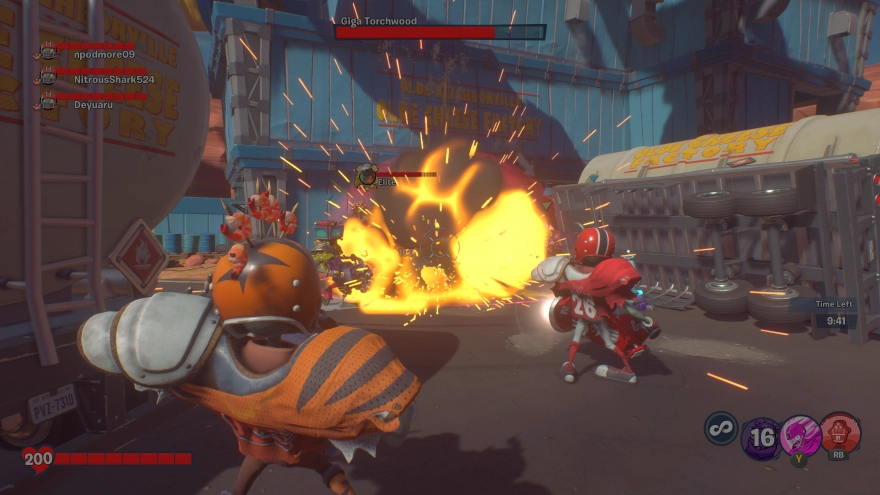880x495 pixels.
Task: Activate the pink charging zombie ability
Action: click(800, 436)
